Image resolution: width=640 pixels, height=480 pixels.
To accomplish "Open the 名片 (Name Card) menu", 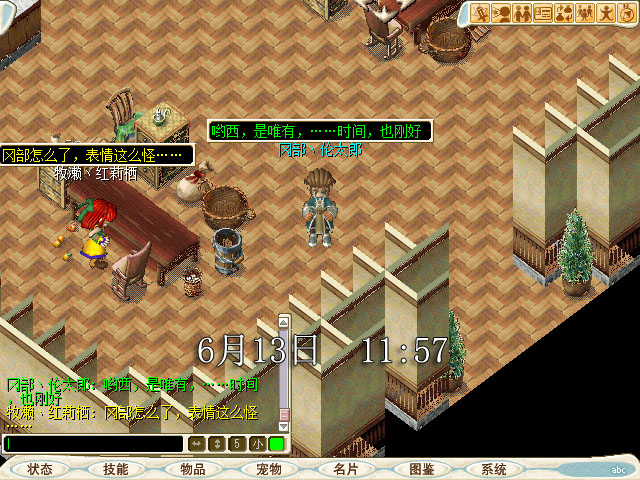I will (345, 469).
